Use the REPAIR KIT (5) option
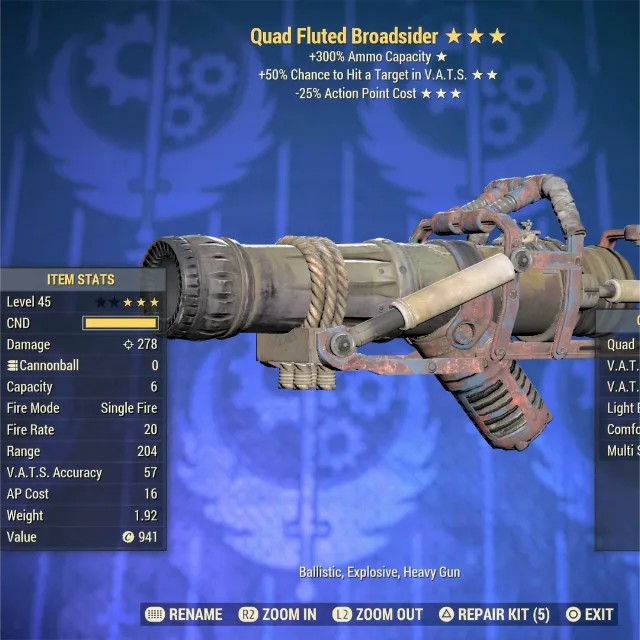This screenshot has width=640, height=640. click(494, 614)
